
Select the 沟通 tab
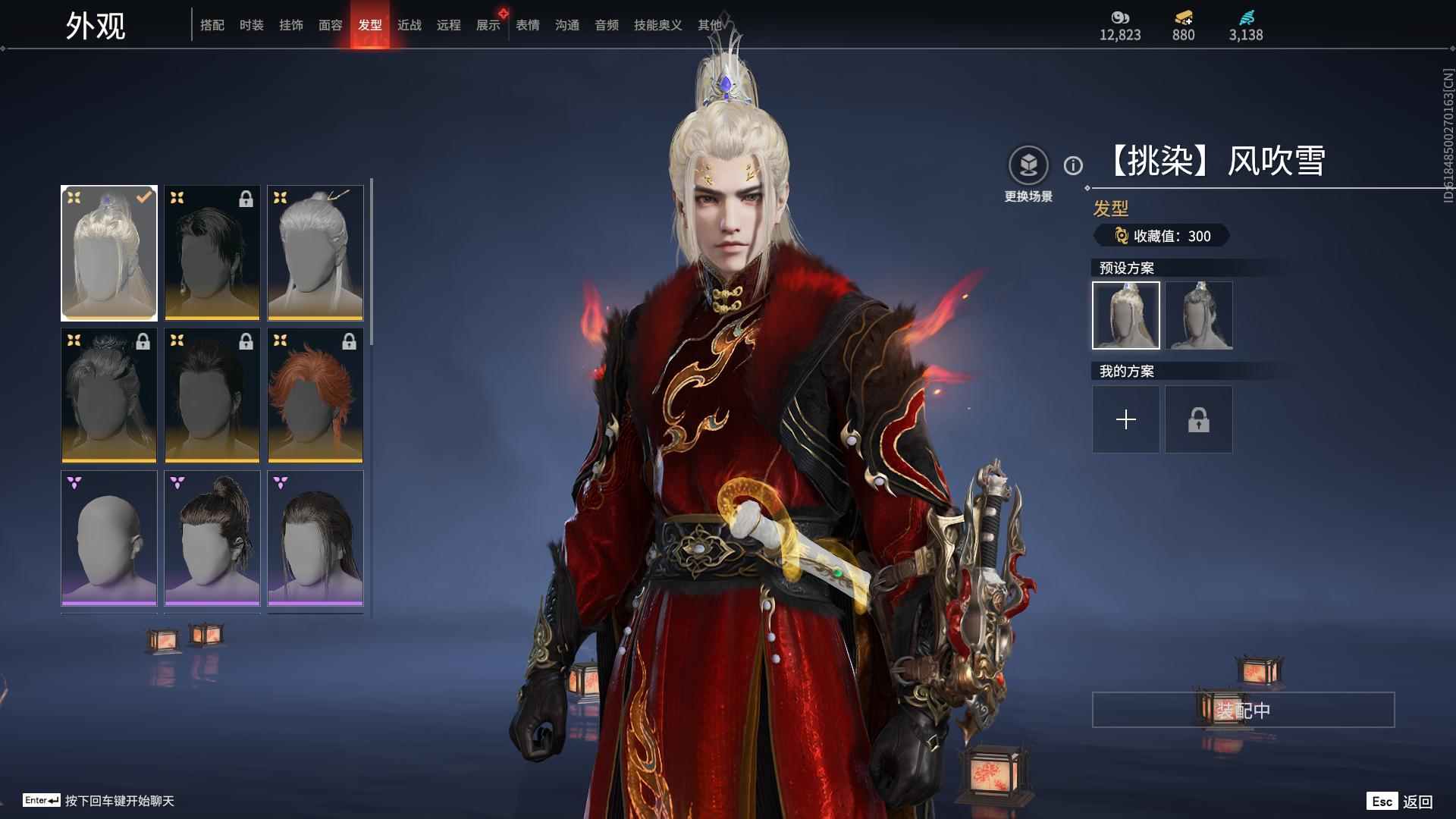[566, 25]
